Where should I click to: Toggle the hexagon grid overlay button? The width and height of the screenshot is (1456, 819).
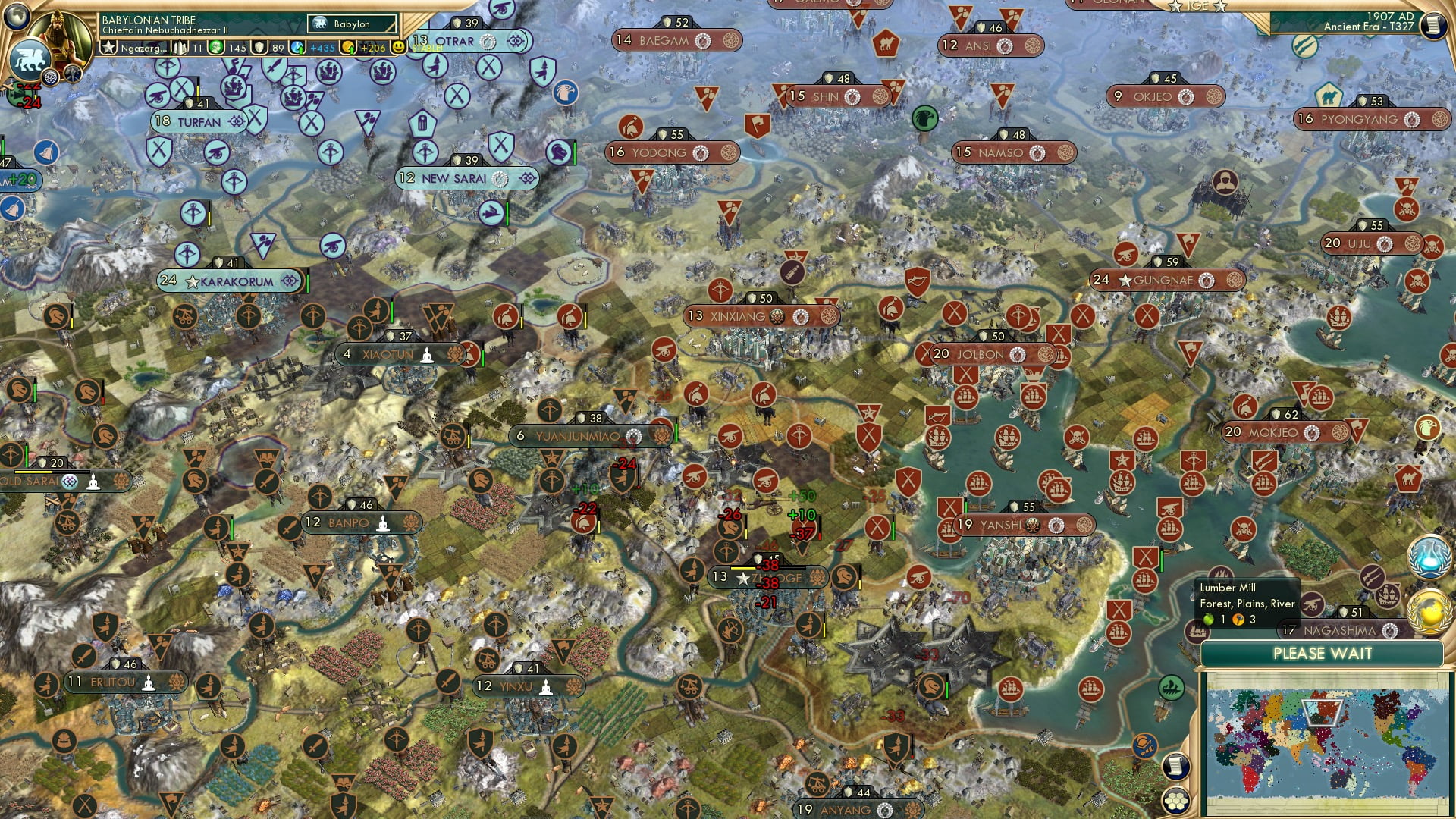pos(1177,801)
